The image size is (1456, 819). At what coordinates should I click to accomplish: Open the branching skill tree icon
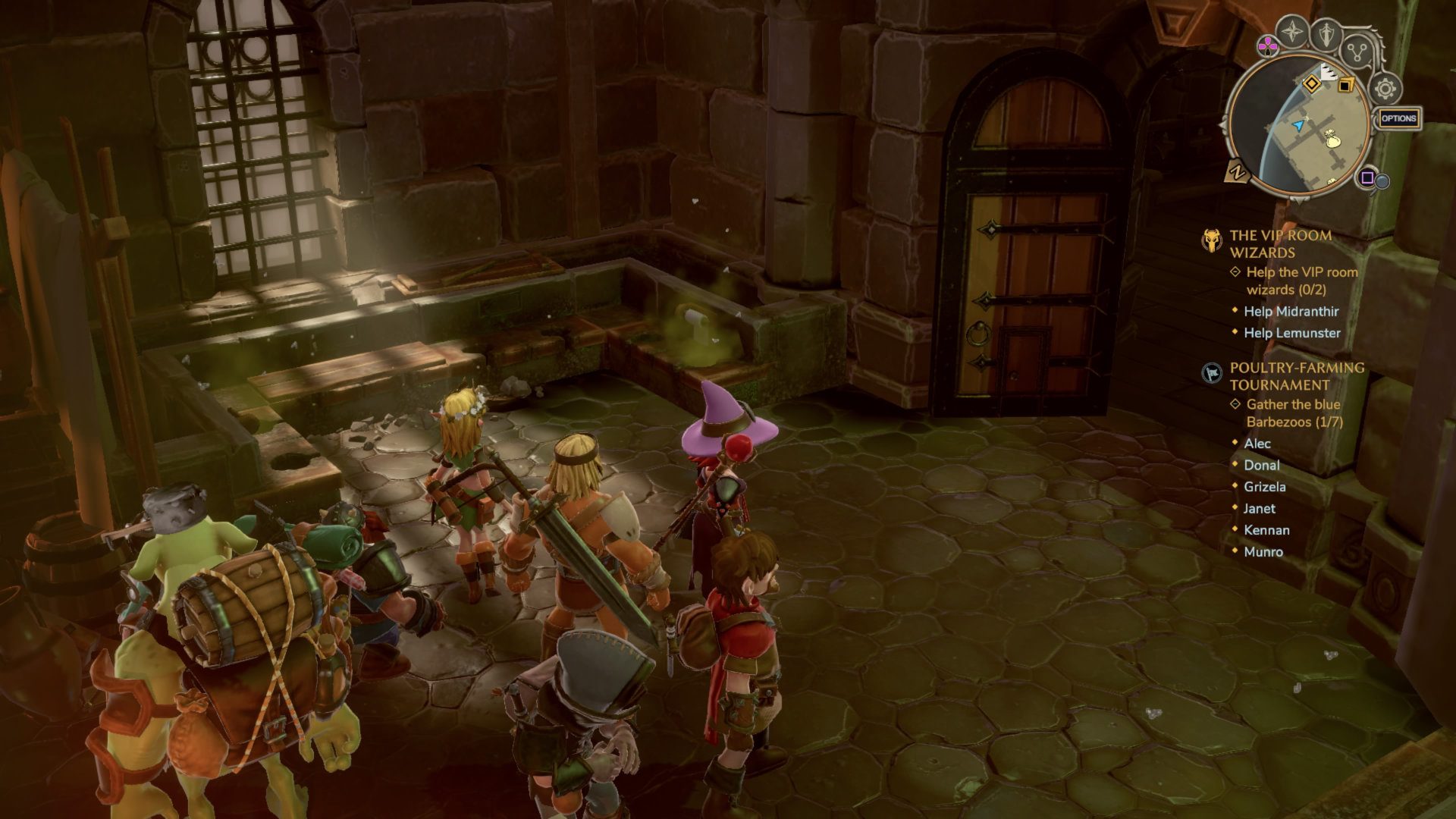pos(1356,52)
